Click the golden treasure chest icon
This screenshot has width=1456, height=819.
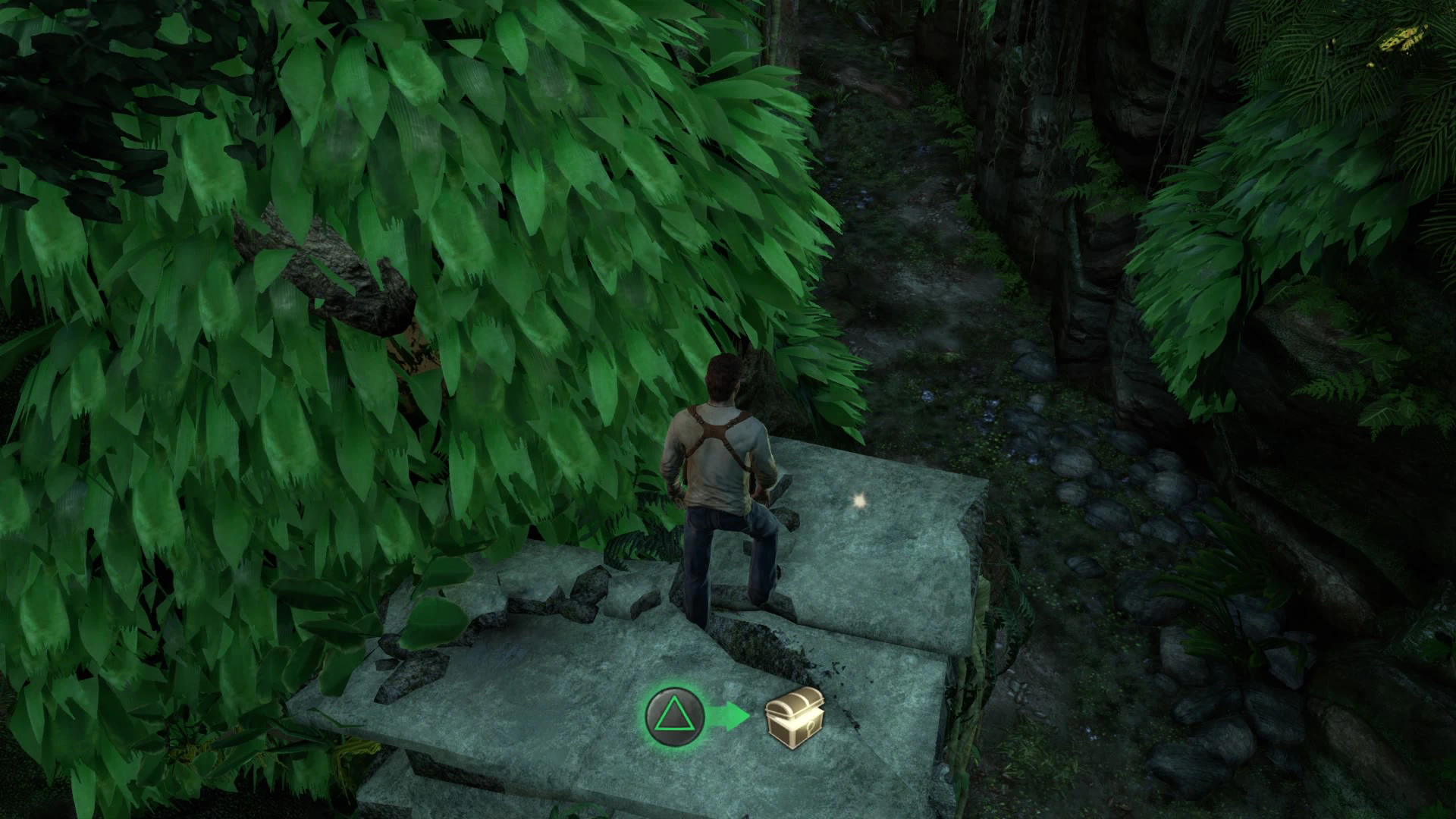click(x=794, y=714)
